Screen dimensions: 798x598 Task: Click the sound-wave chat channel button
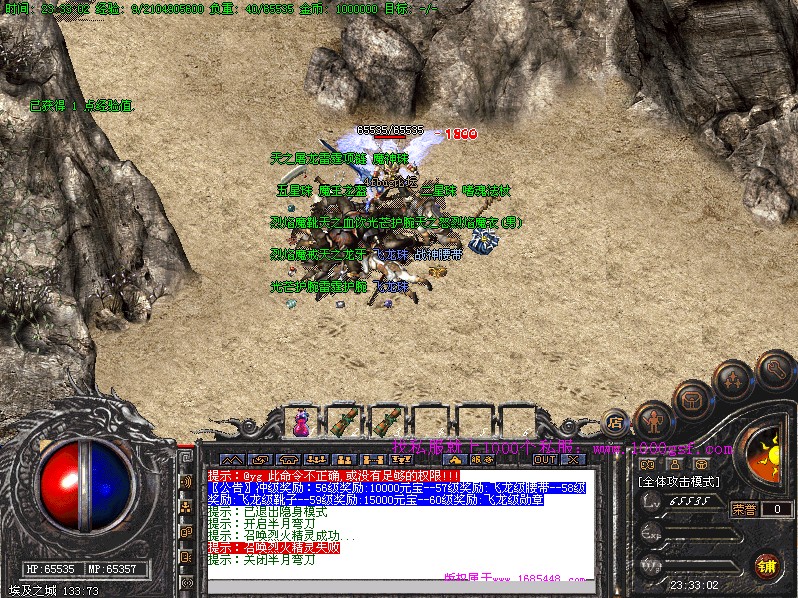click(x=186, y=481)
